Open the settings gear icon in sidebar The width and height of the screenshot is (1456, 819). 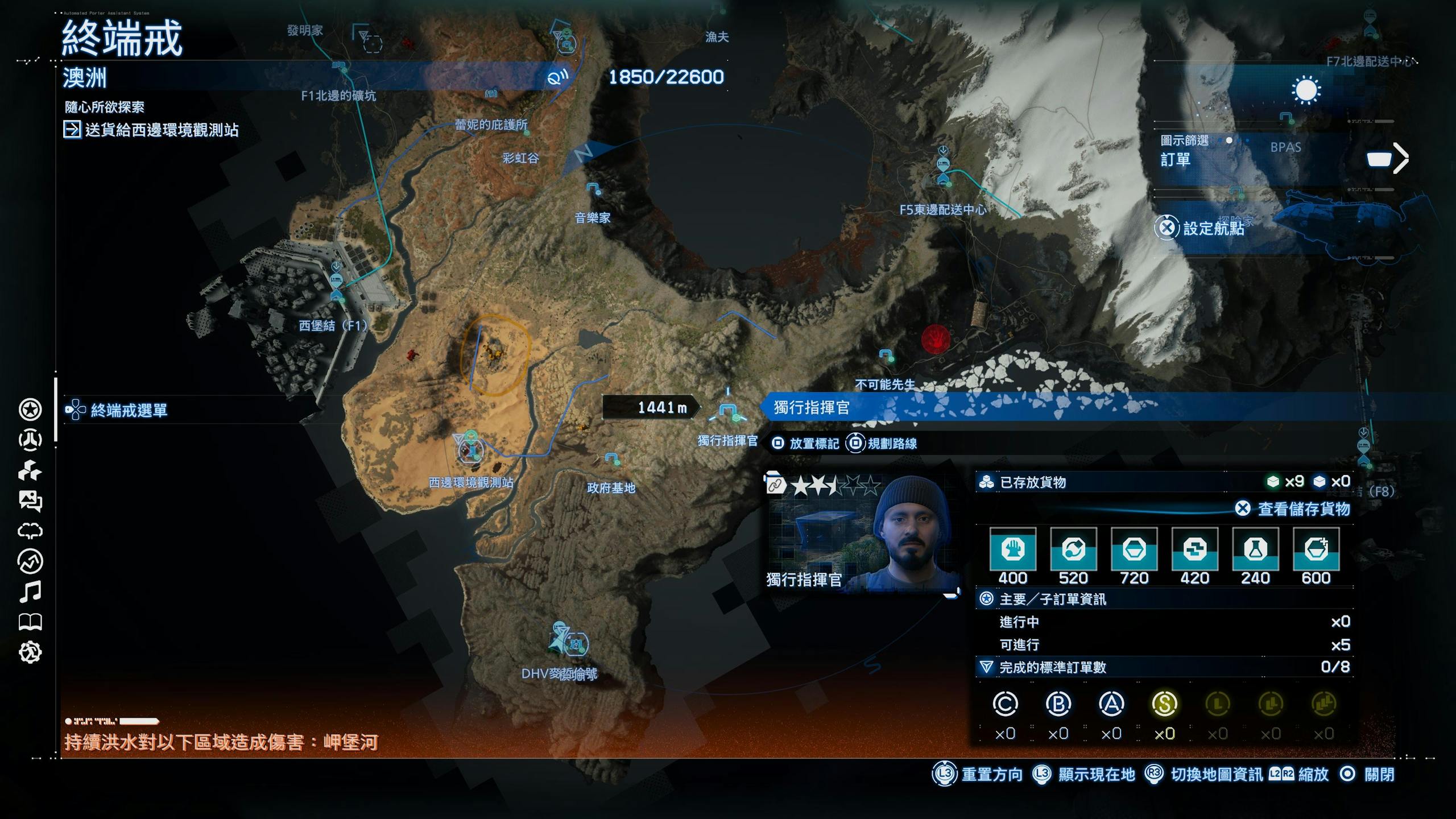[30, 652]
